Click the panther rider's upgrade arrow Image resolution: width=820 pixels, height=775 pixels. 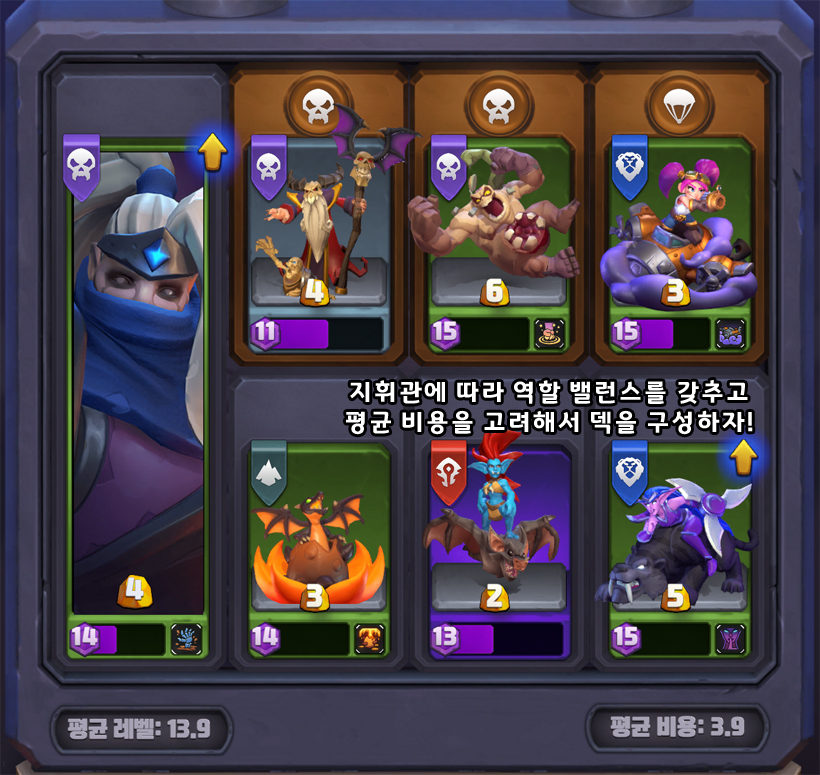tap(741, 458)
